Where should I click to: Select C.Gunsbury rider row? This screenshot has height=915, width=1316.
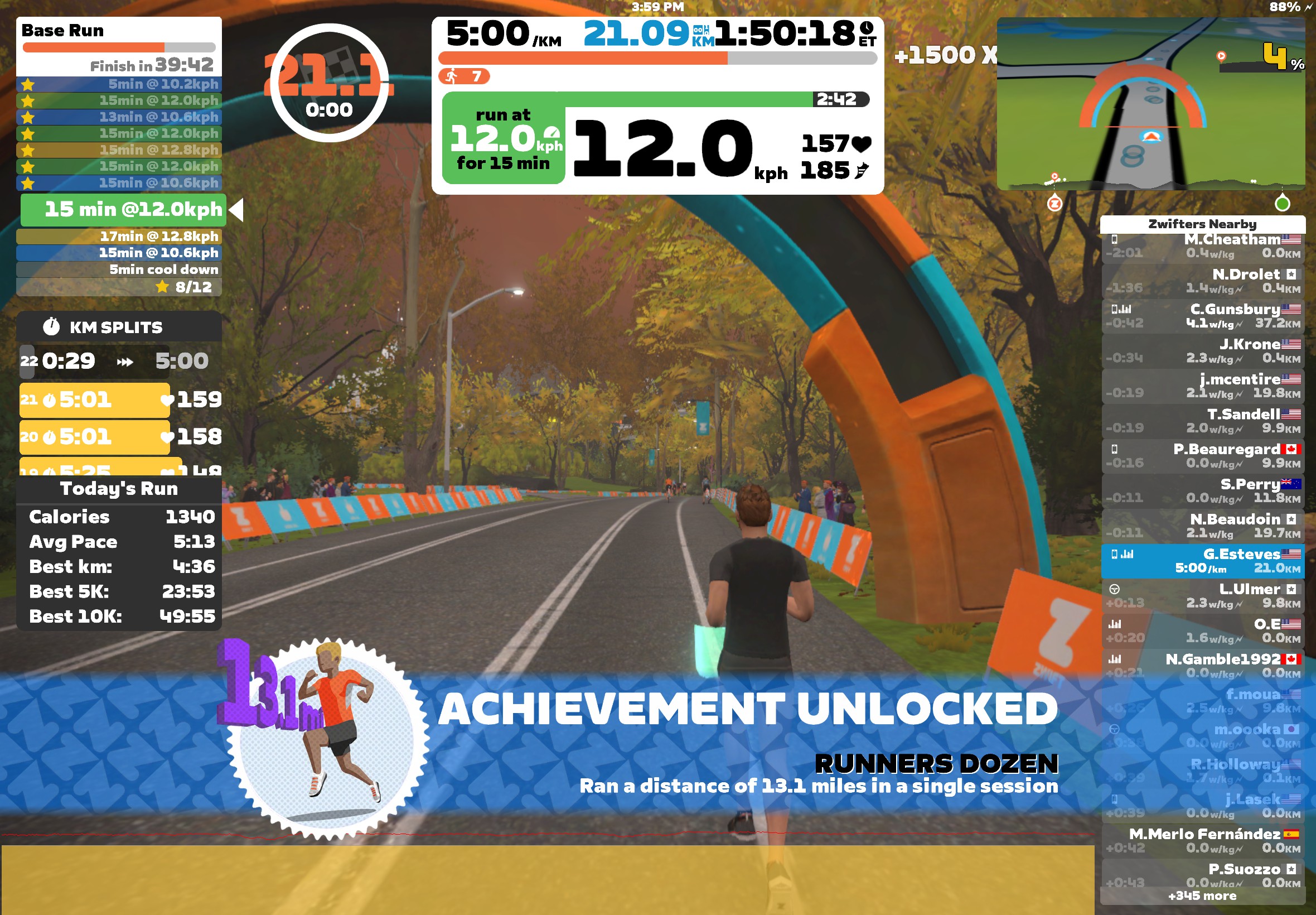[x=1202, y=316]
